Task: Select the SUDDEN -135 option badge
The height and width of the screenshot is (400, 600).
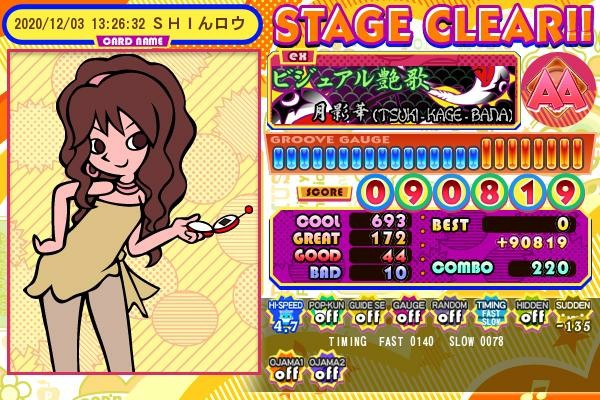Action: coord(574,315)
